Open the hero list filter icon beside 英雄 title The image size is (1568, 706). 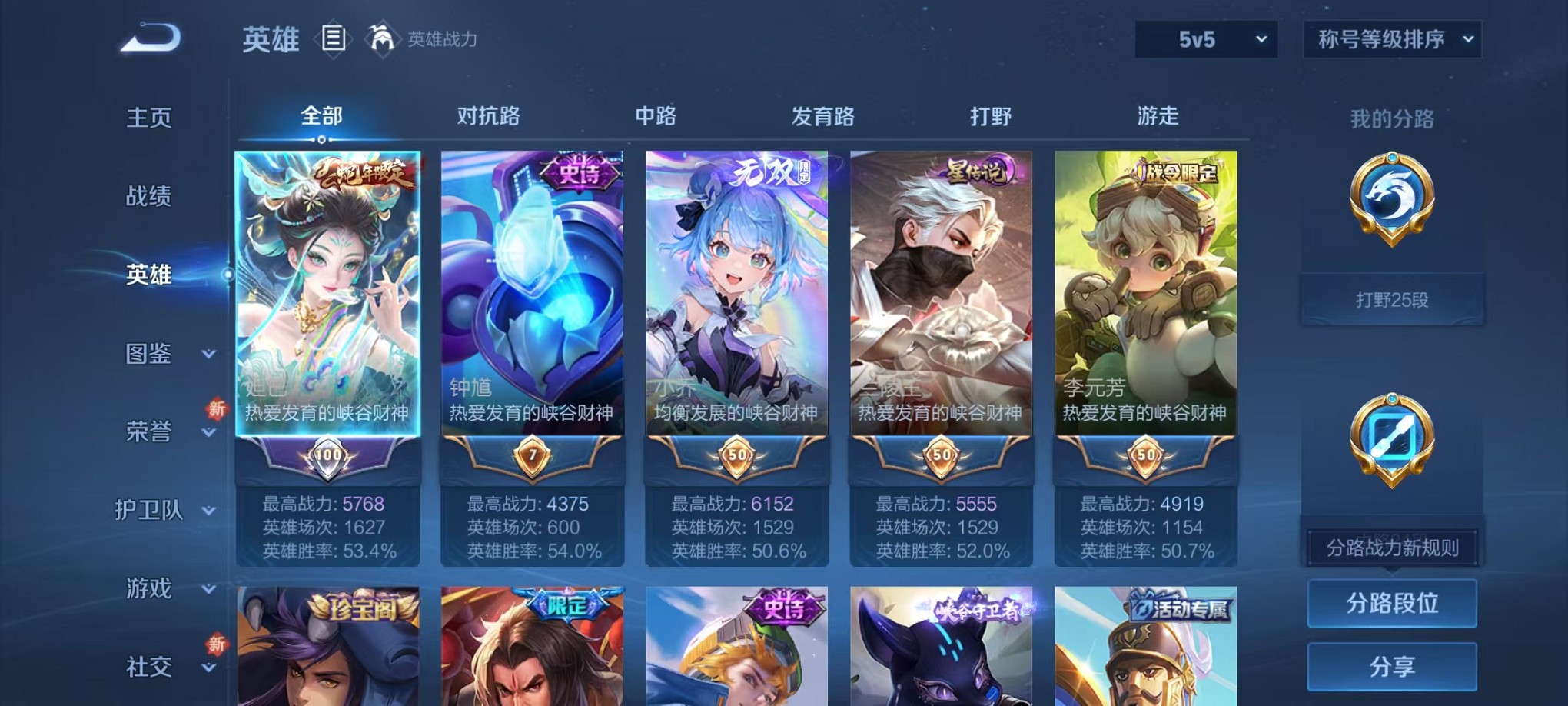[334, 40]
